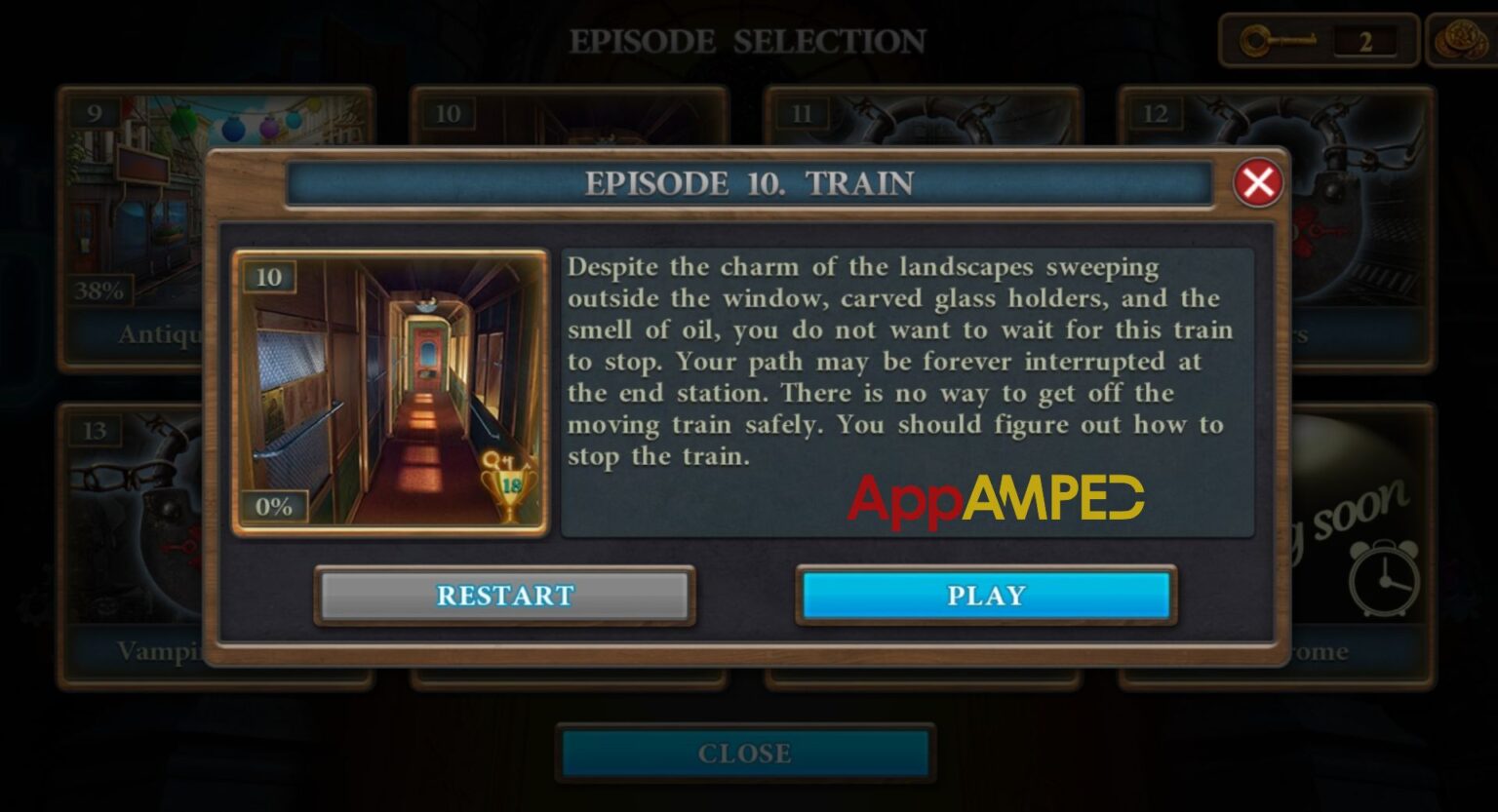Click the Episode 10 number badge

270,276
